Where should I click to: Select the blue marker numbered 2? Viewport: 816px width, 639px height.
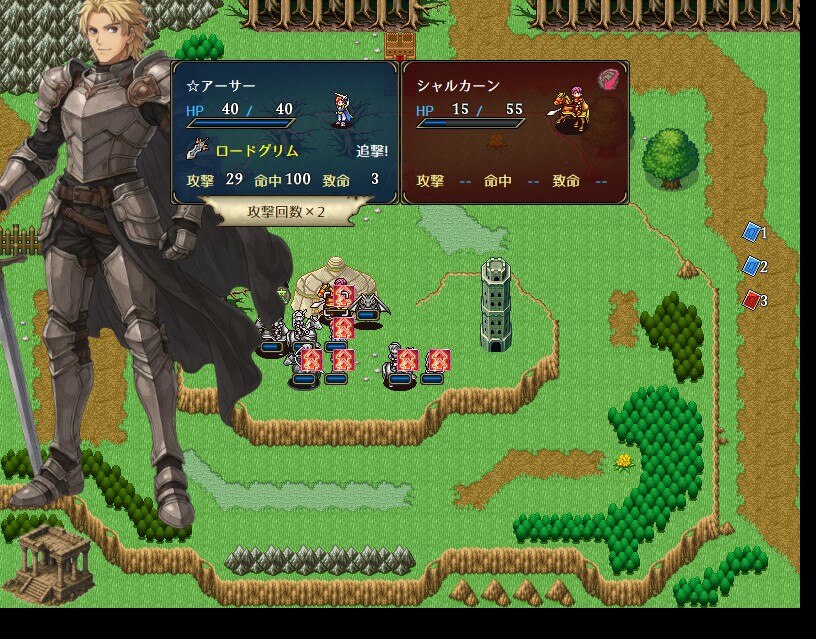click(753, 266)
